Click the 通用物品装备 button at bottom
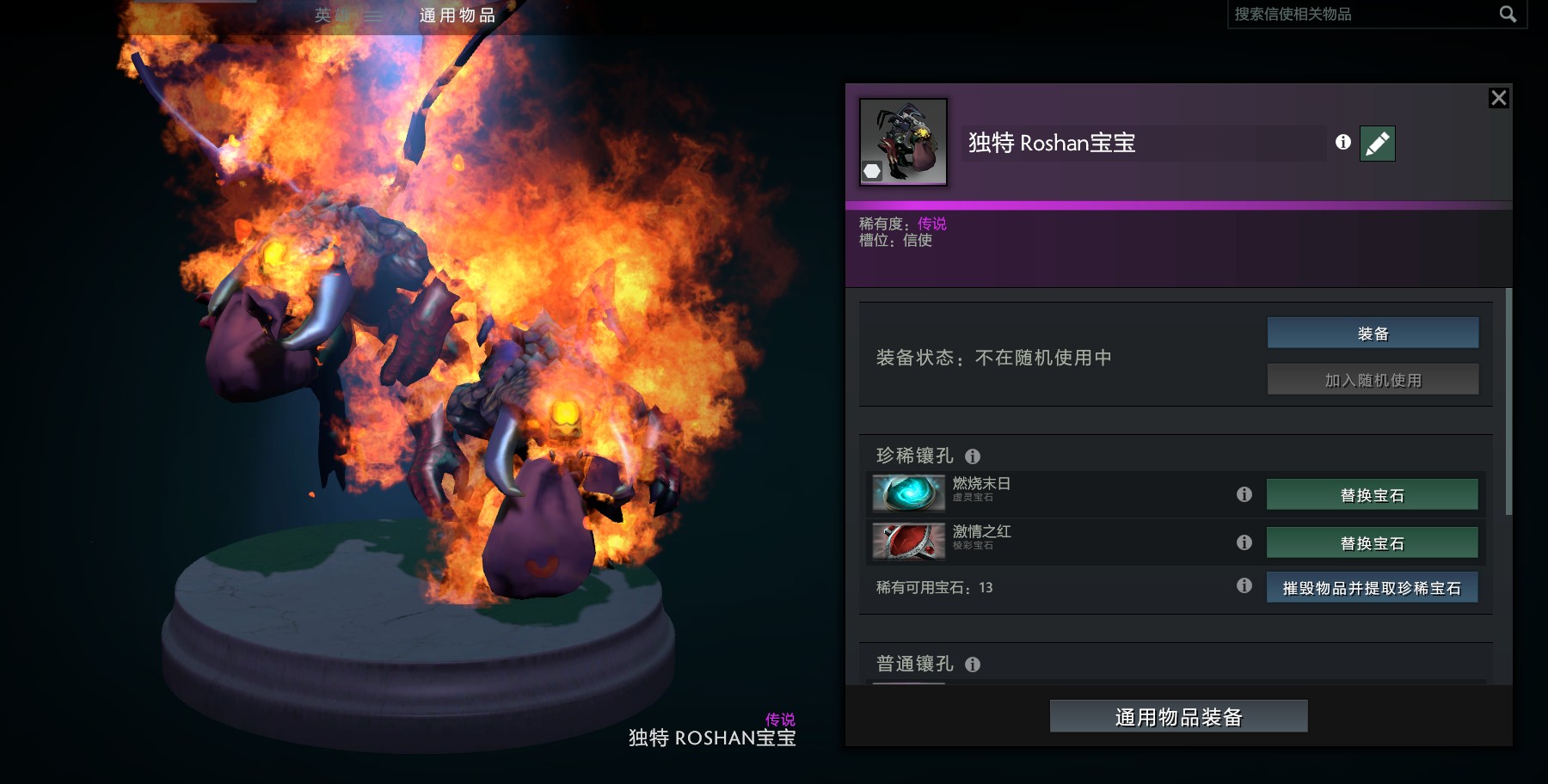Viewport: 1548px width, 784px height. pyautogui.click(x=1177, y=716)
